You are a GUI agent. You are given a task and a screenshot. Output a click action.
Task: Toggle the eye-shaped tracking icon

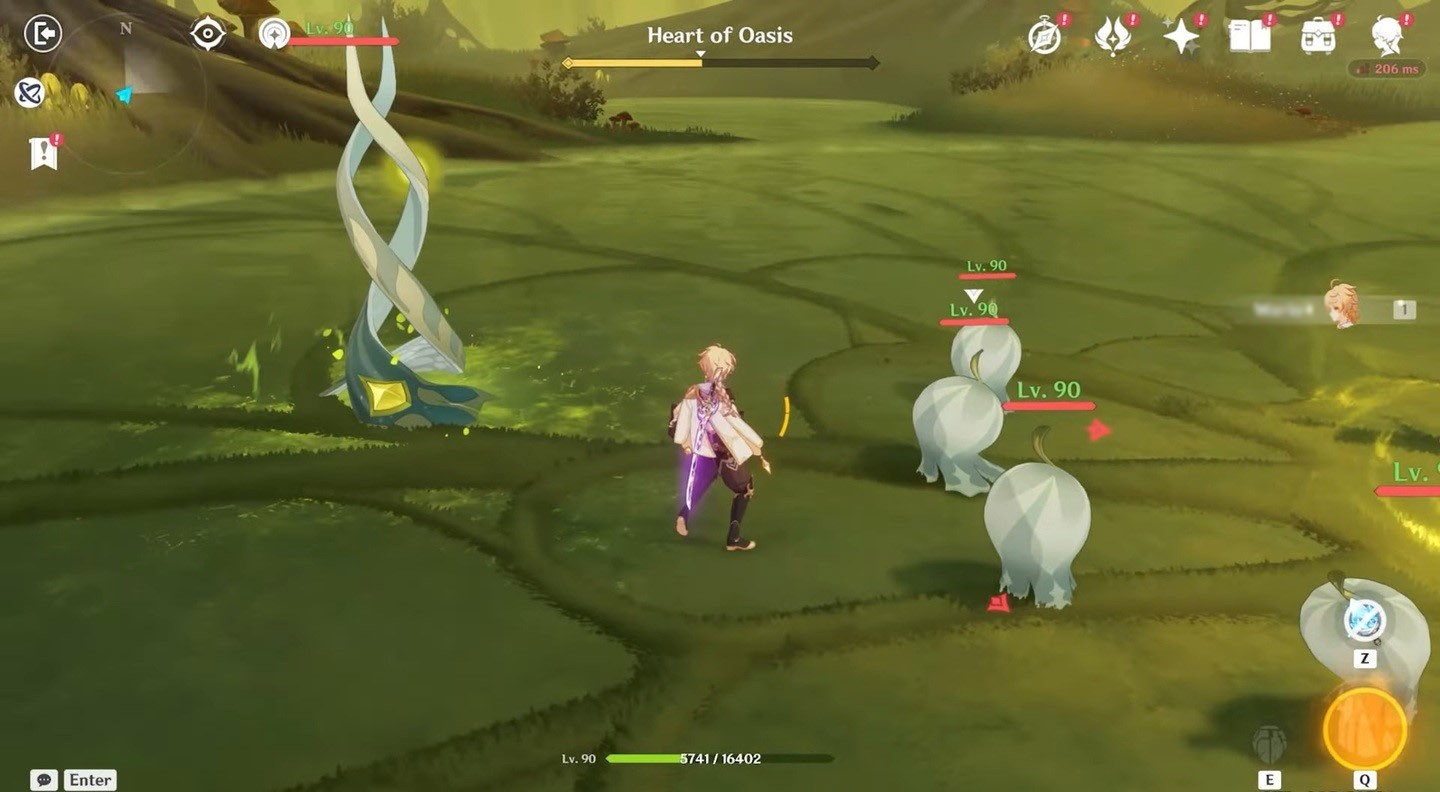coord(208,34)
